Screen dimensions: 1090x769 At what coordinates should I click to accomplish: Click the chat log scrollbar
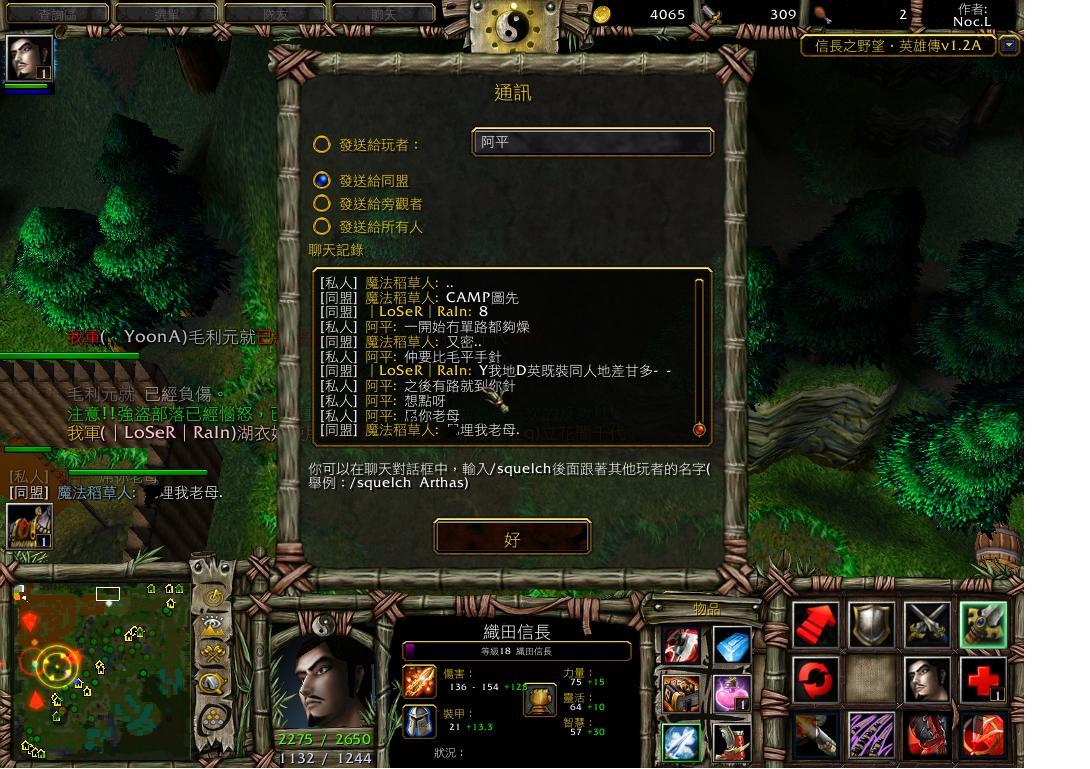(699, 355)
